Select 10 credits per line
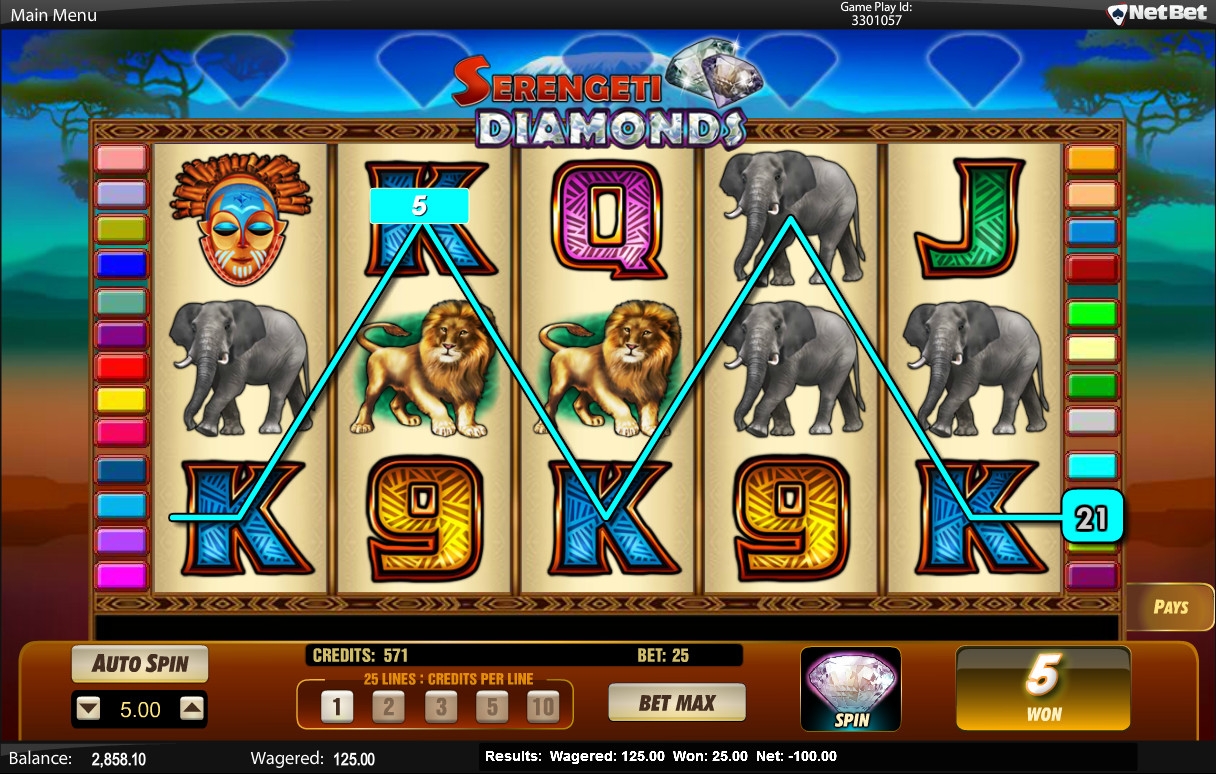Viewport: 1216px width, 774px height. tap(543, 707)
